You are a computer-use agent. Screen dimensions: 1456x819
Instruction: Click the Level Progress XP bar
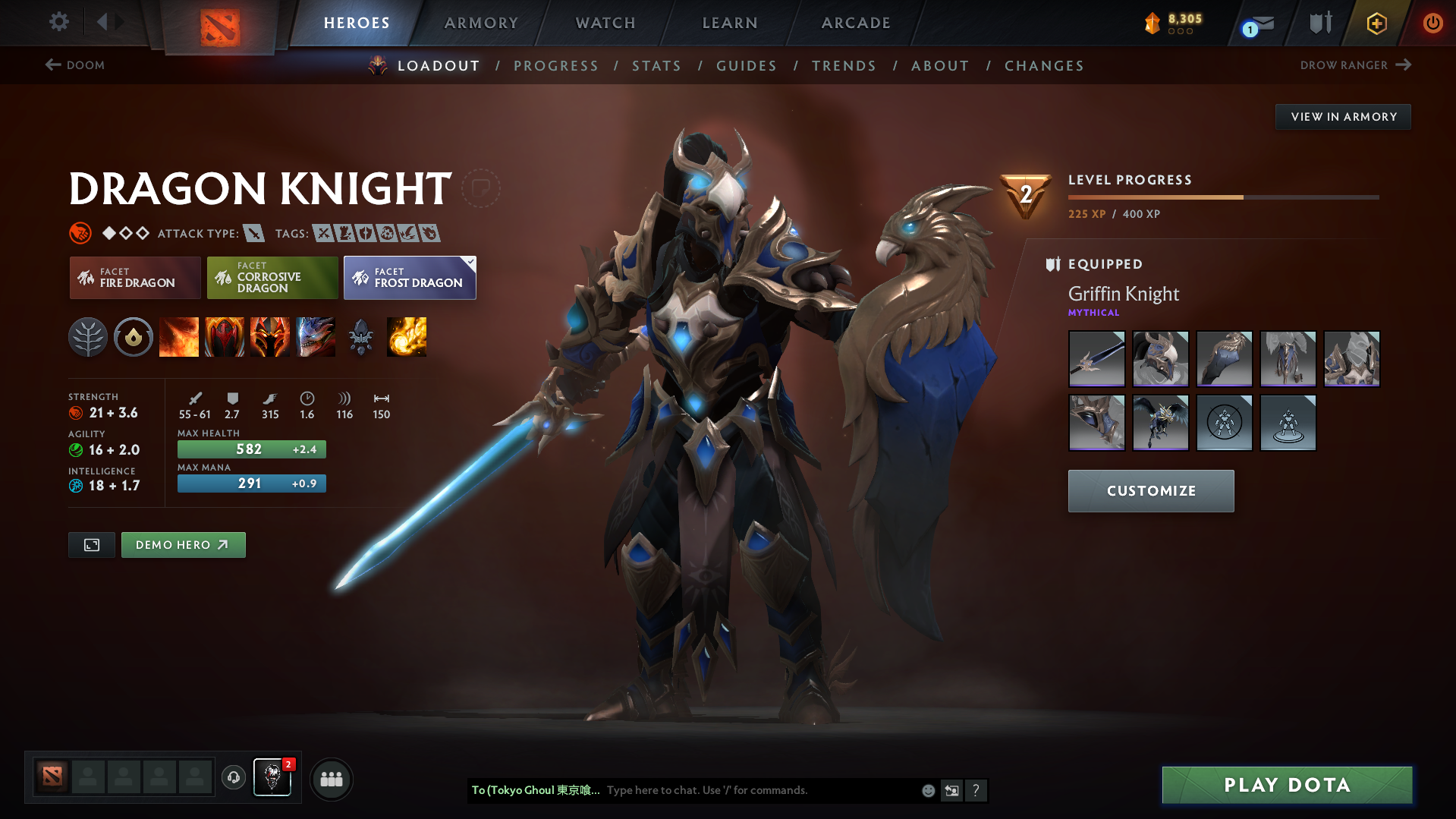pyautogui.click(x=1223, y=197)
